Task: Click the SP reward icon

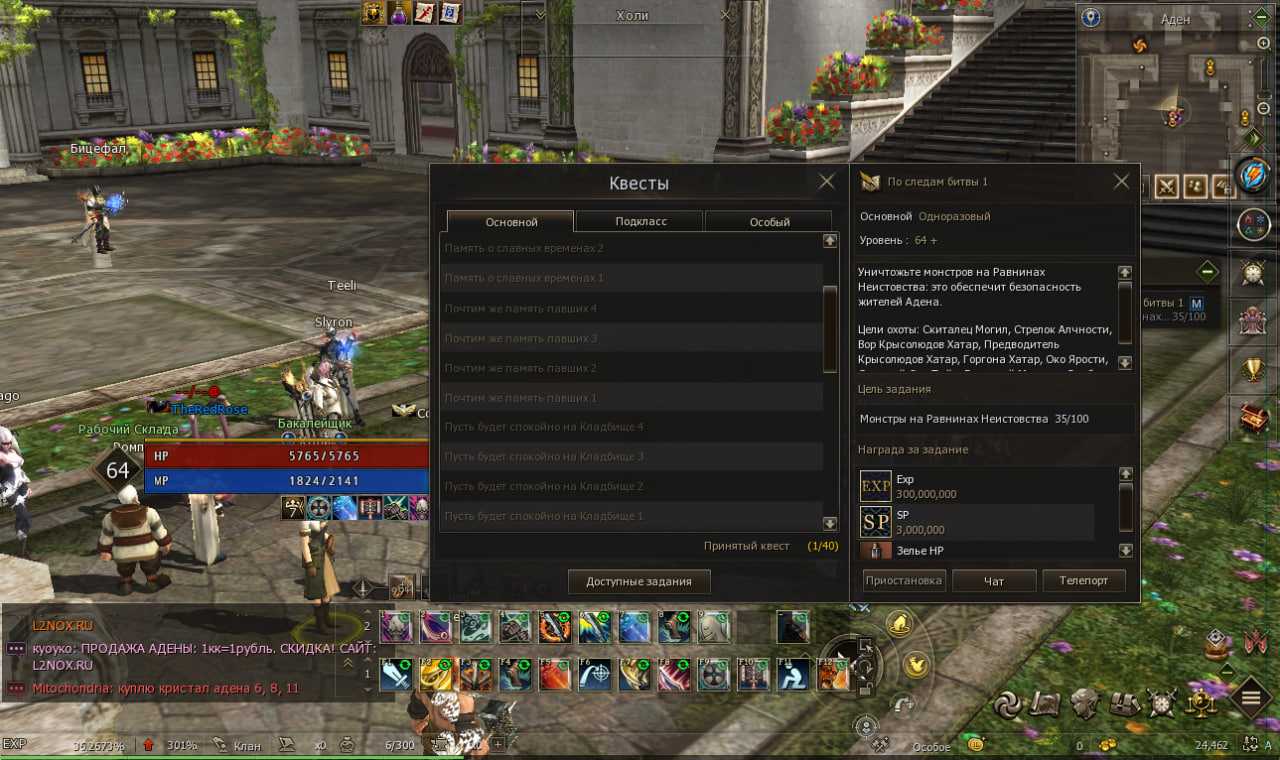Action: [x=876, y=521]
